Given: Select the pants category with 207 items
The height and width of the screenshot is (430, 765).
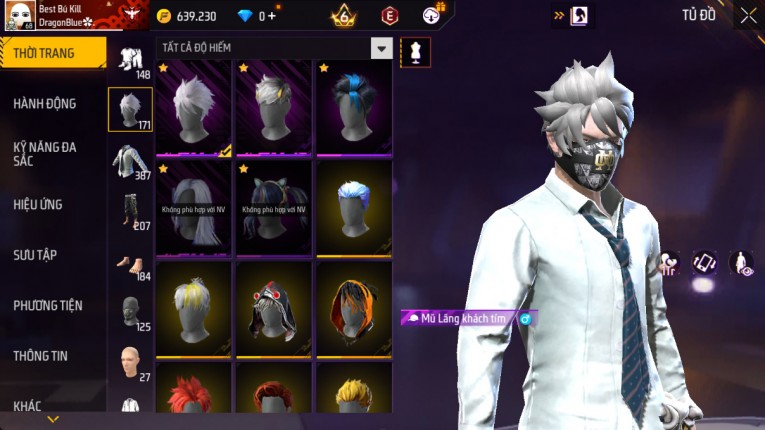Looking at the screenshot, I should 130,211.
